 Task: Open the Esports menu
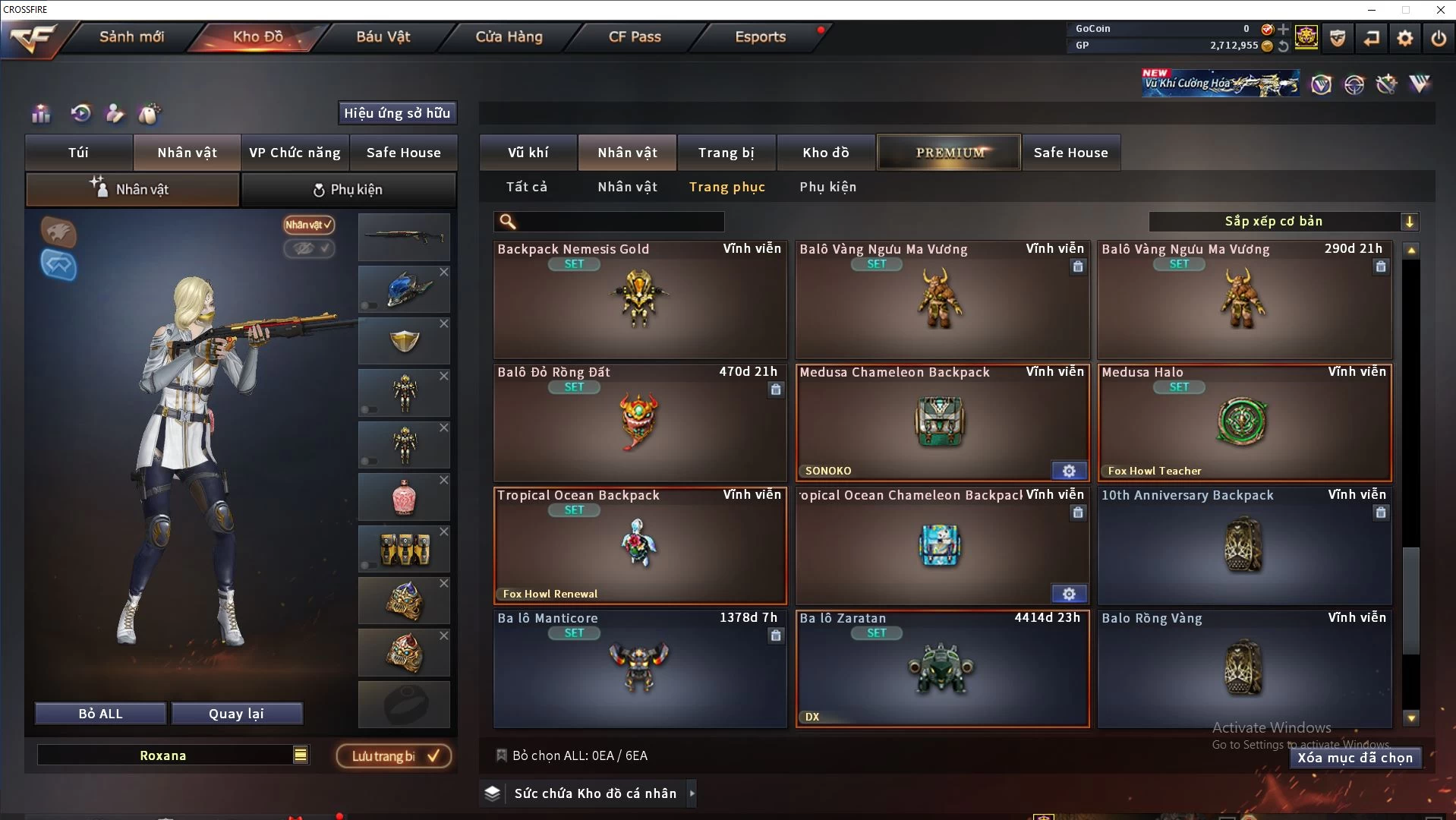tap(760, 36)
